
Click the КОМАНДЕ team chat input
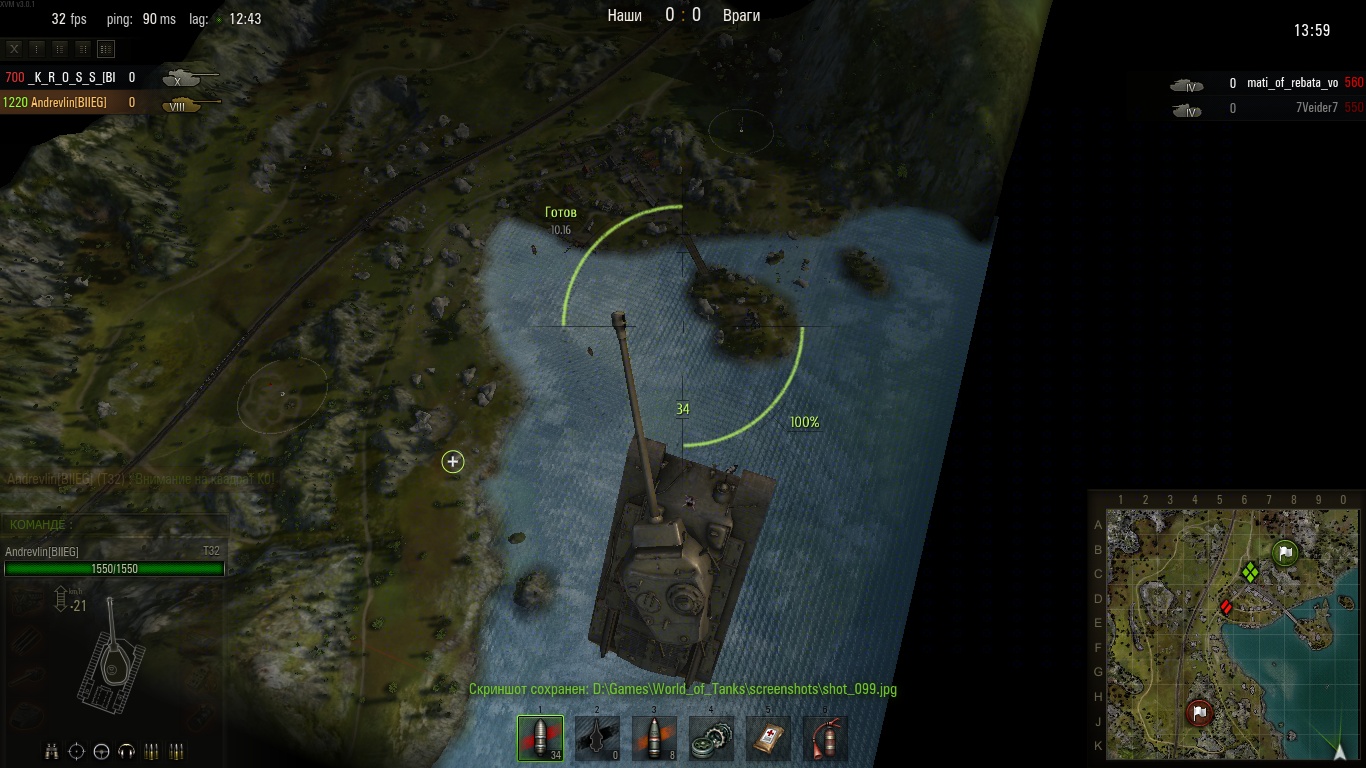coord(115,525)
